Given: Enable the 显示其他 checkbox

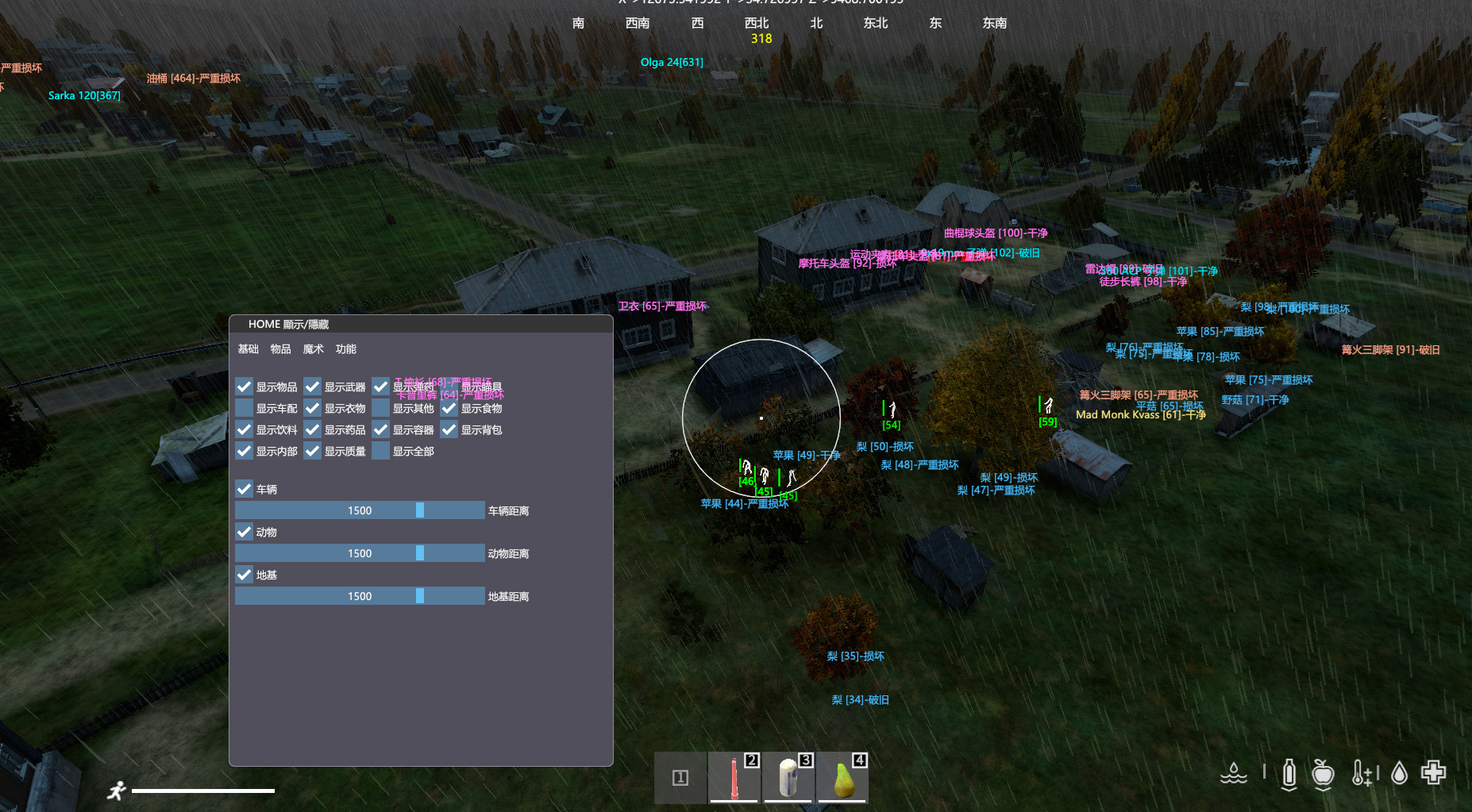Looking at the screenshot, I should tap(381, 408).
